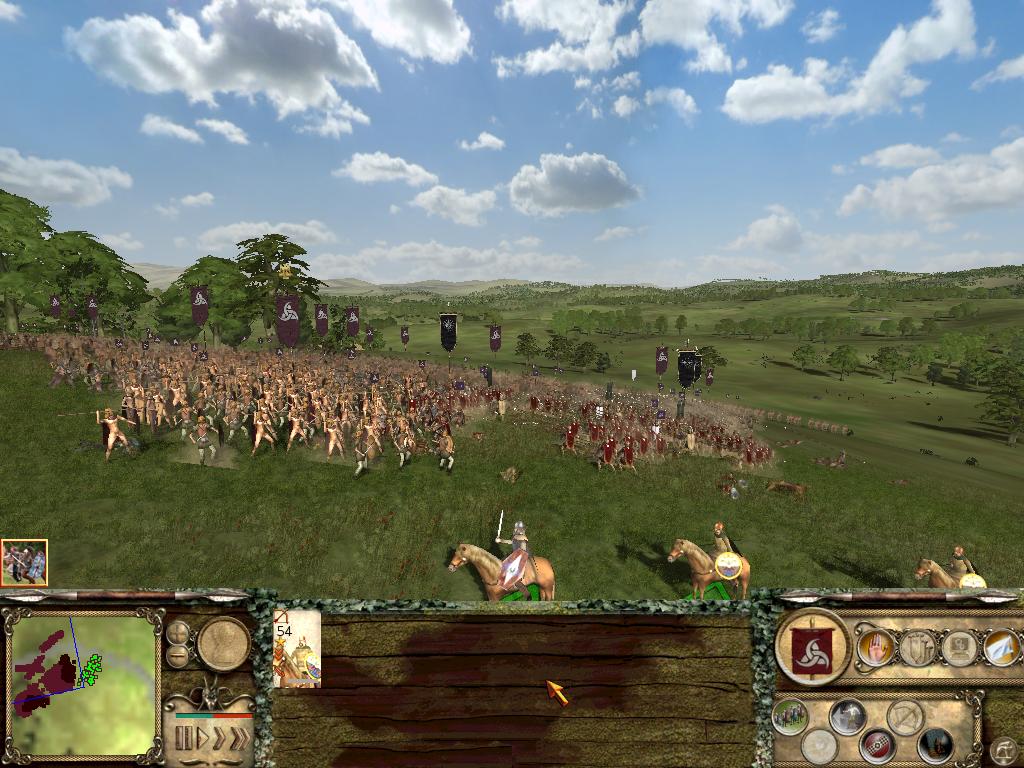
Task: Set battle to normal play speed
Action: pyautogui.click(x=201, y=739)
